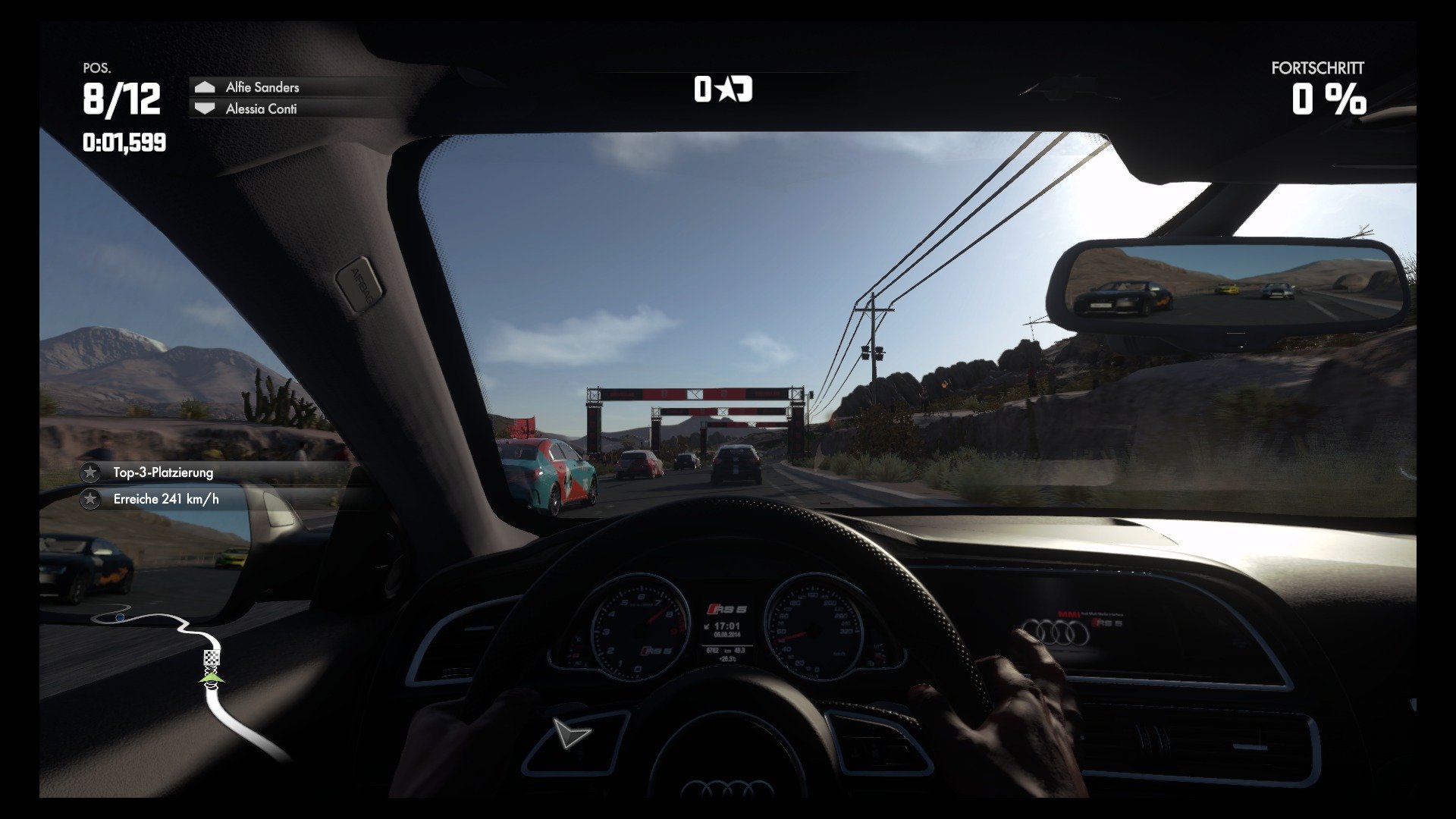Select the fame star counter at top center

[723, 89]
